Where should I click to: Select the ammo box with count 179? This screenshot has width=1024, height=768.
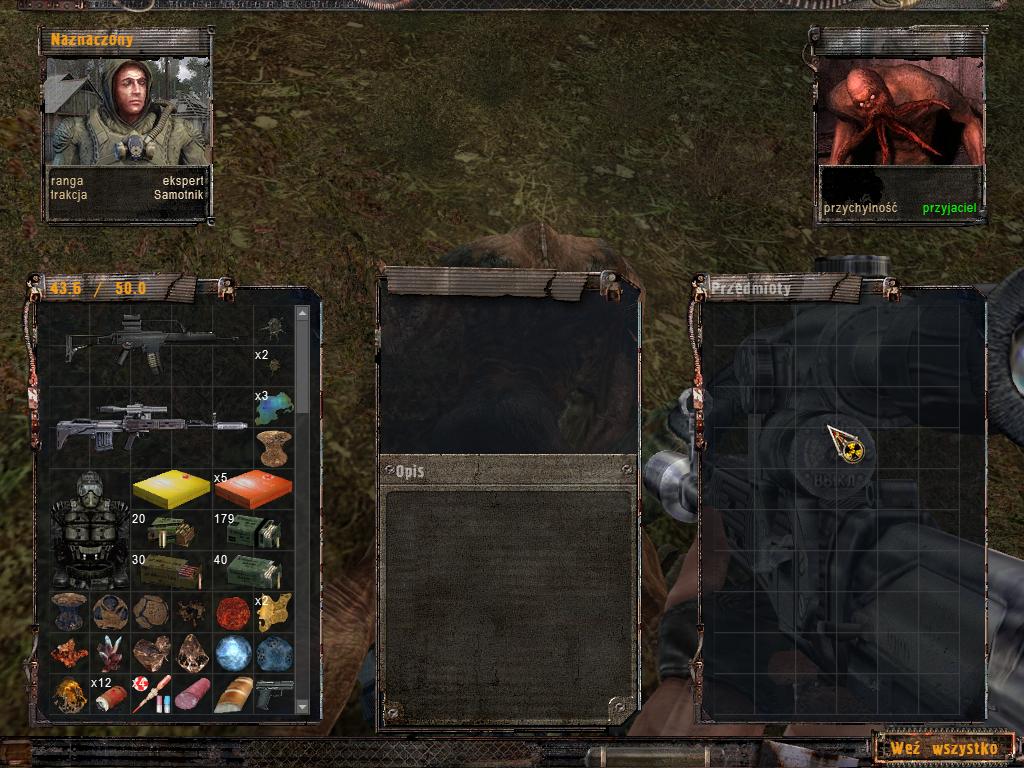pyautogui.click(x=252, y=531)
